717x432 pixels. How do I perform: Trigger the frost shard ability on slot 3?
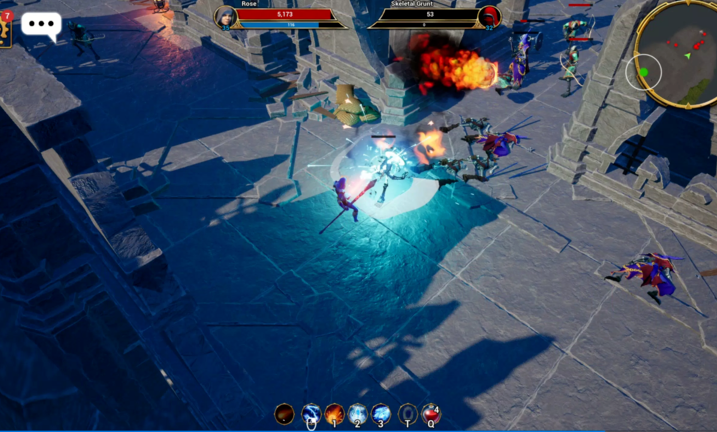382,414
